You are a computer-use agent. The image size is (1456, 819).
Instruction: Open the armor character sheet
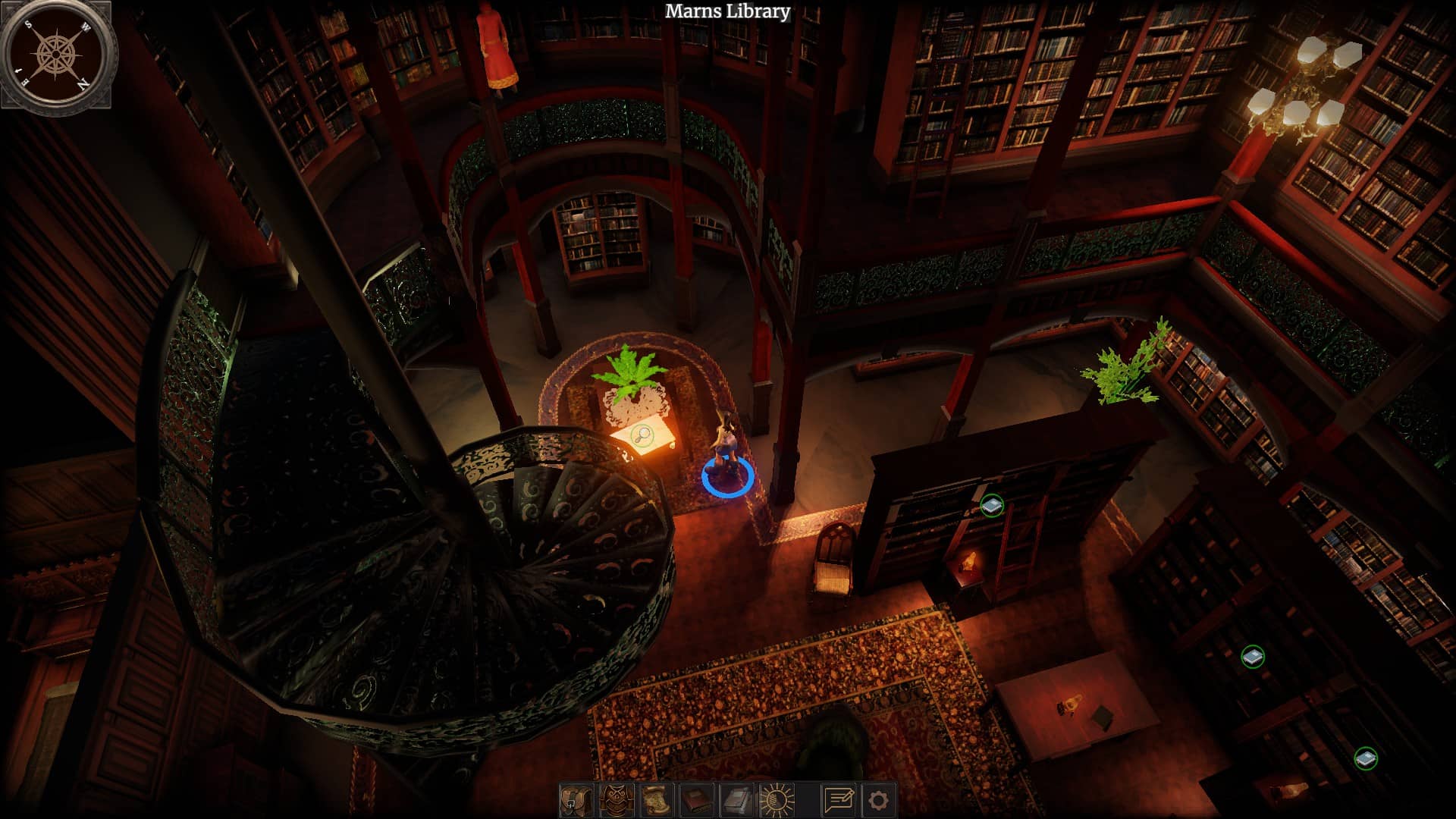pyautogui.click(x=617, y=800)
